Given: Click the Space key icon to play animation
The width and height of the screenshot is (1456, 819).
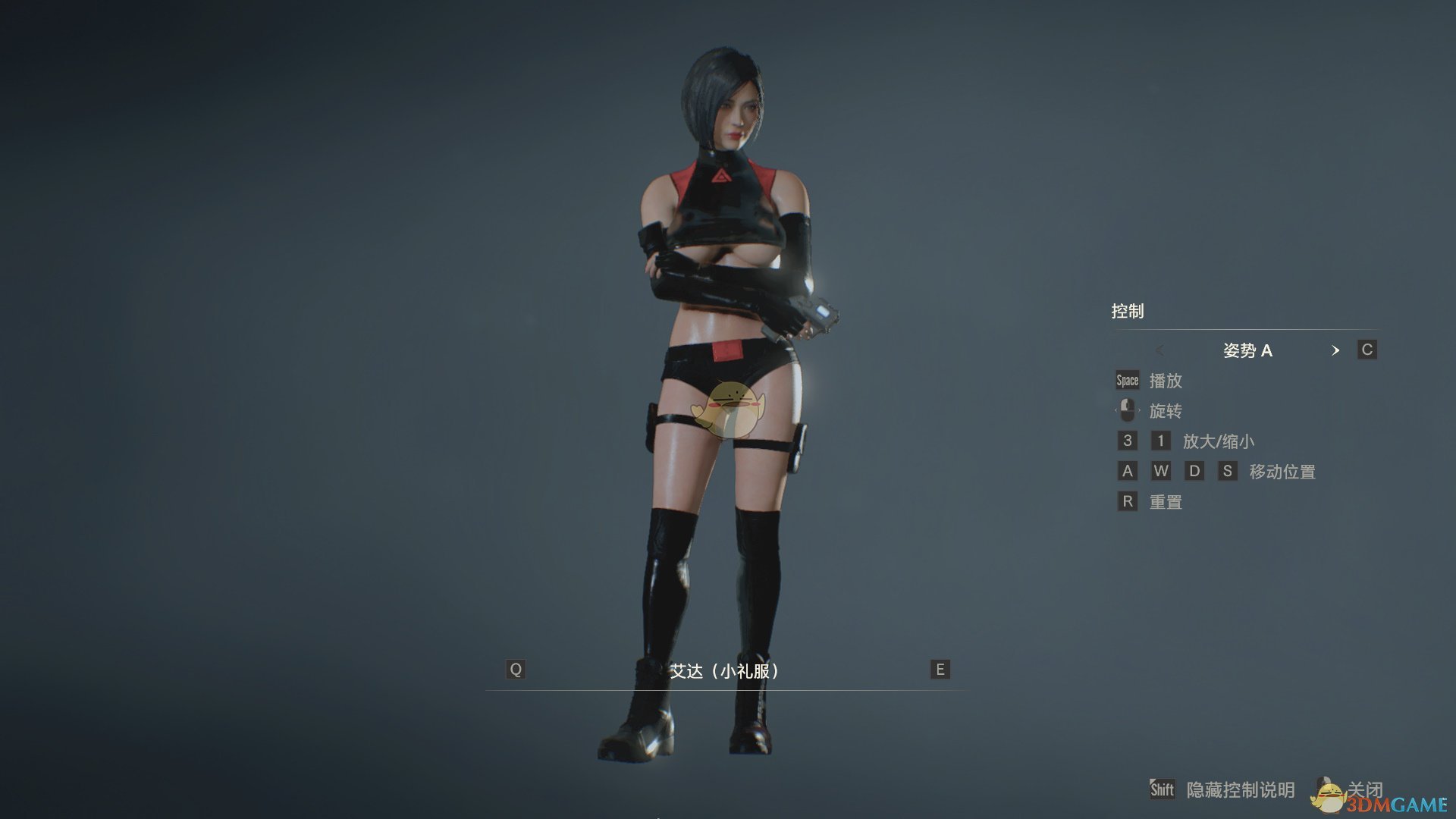Looking at the screenshot, I should (x=1127, y=380).
